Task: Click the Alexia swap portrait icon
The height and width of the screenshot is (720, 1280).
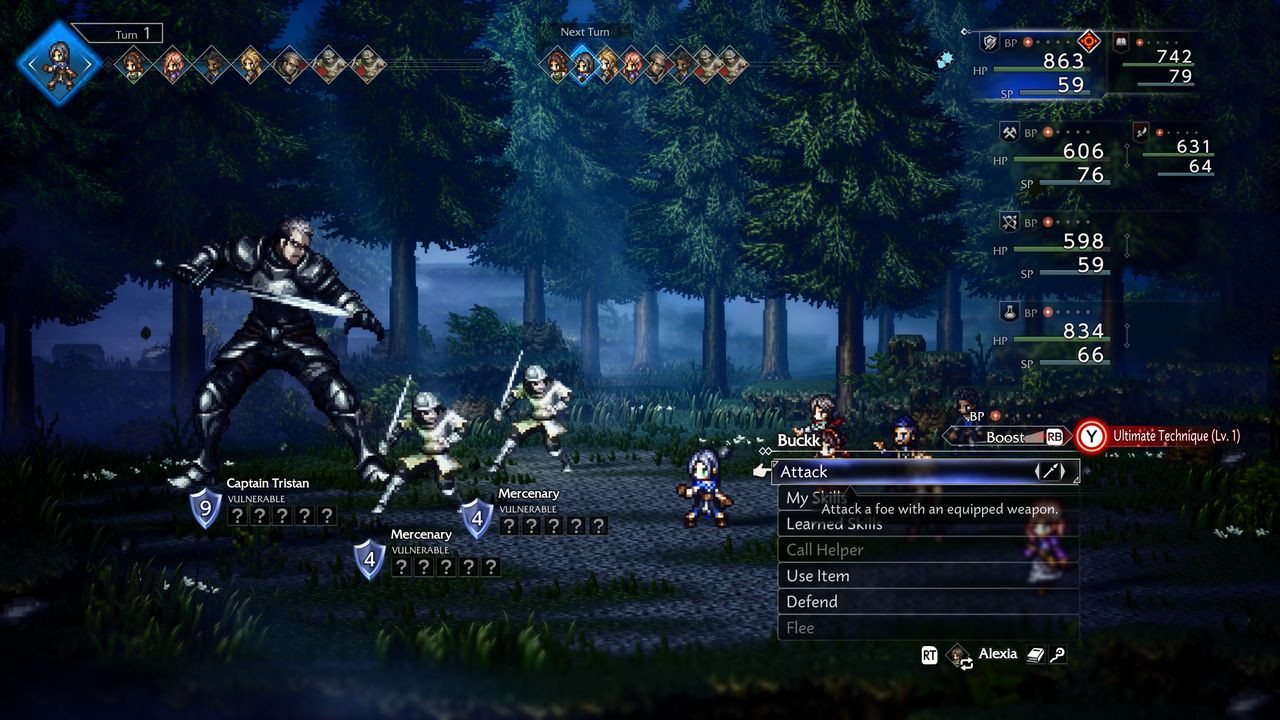Action: tap(958, 655)
